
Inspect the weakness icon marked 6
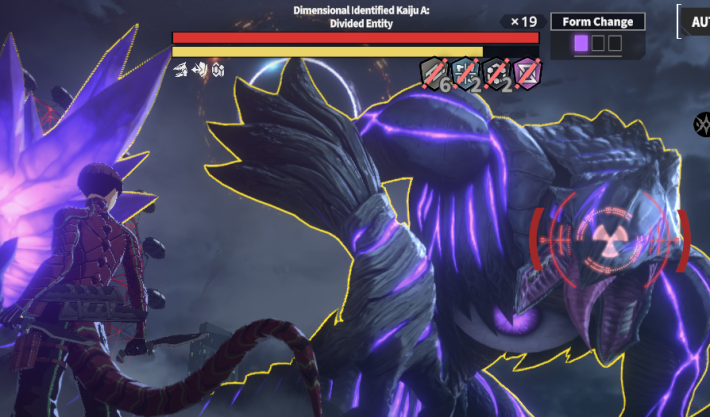435,73
